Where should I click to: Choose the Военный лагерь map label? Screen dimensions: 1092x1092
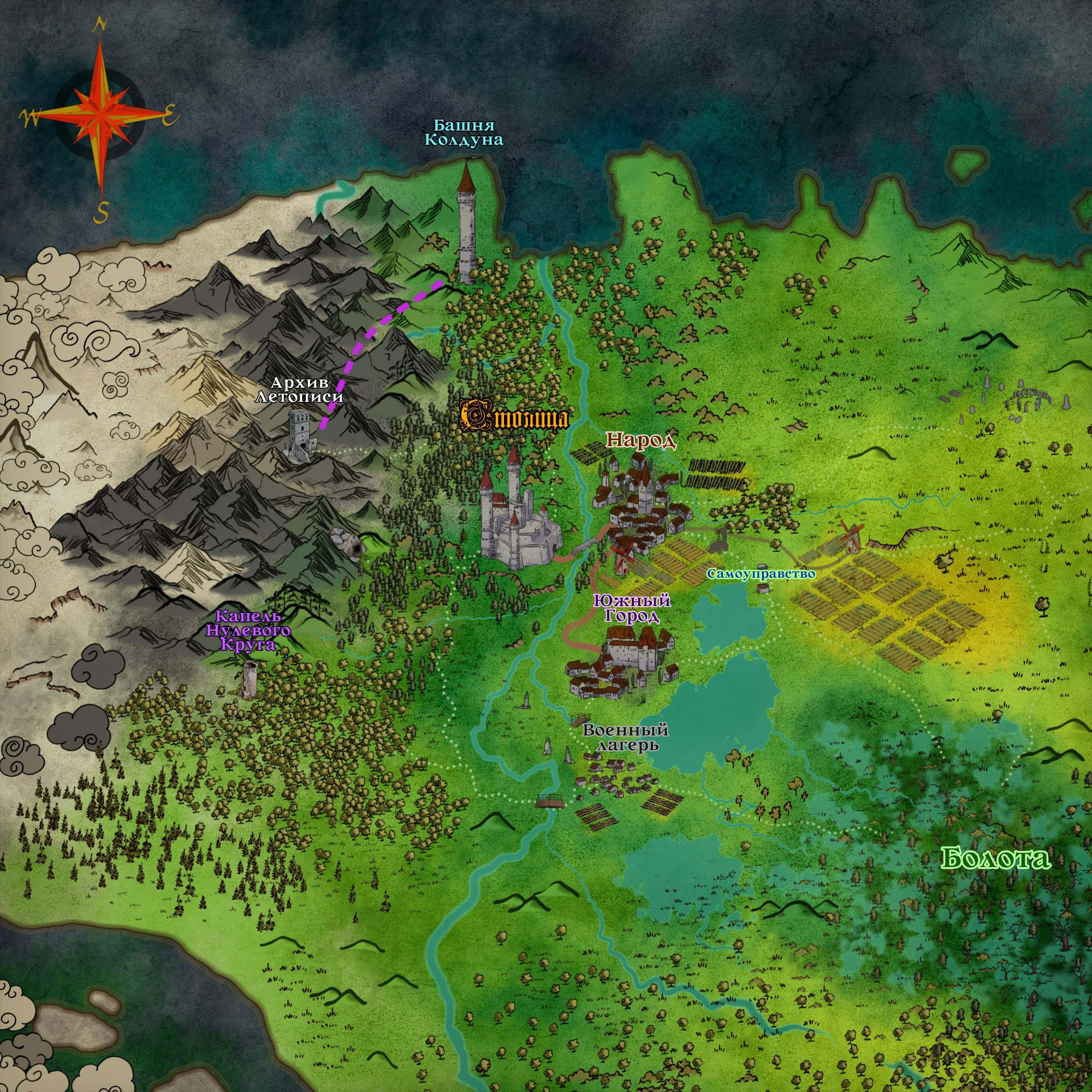click(626, 738)
